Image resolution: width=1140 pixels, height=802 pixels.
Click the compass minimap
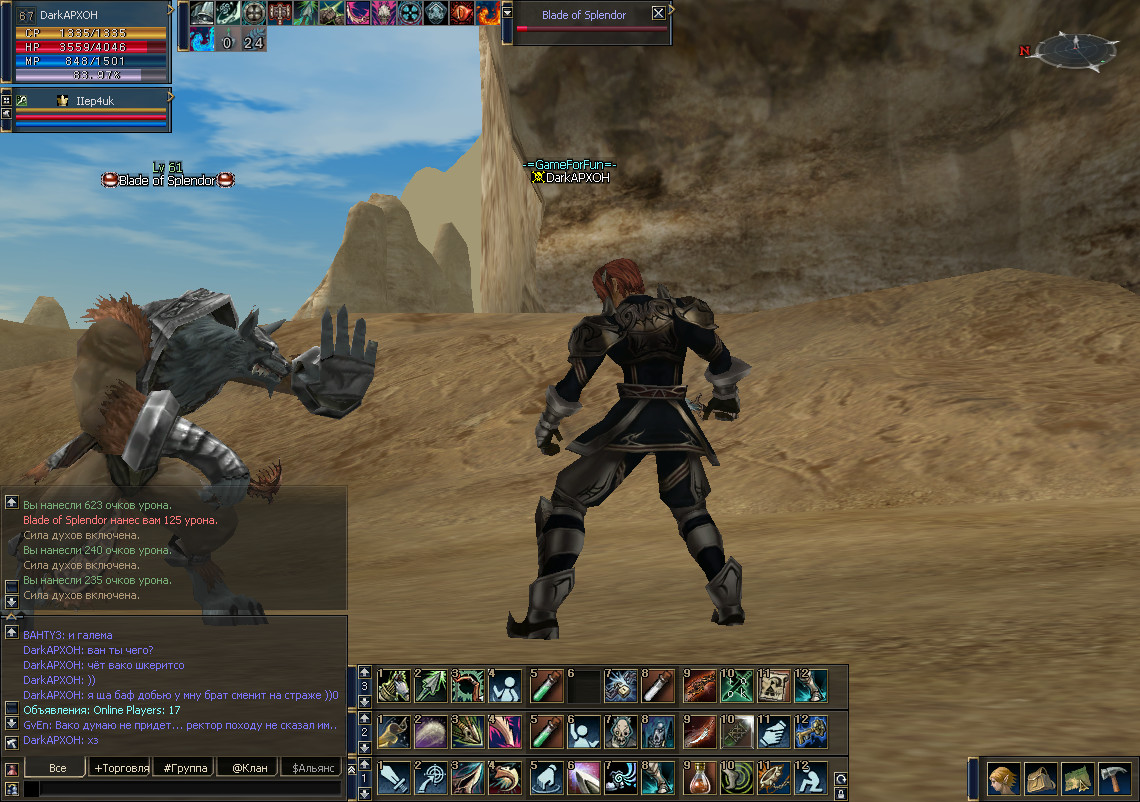(1076, 50)
